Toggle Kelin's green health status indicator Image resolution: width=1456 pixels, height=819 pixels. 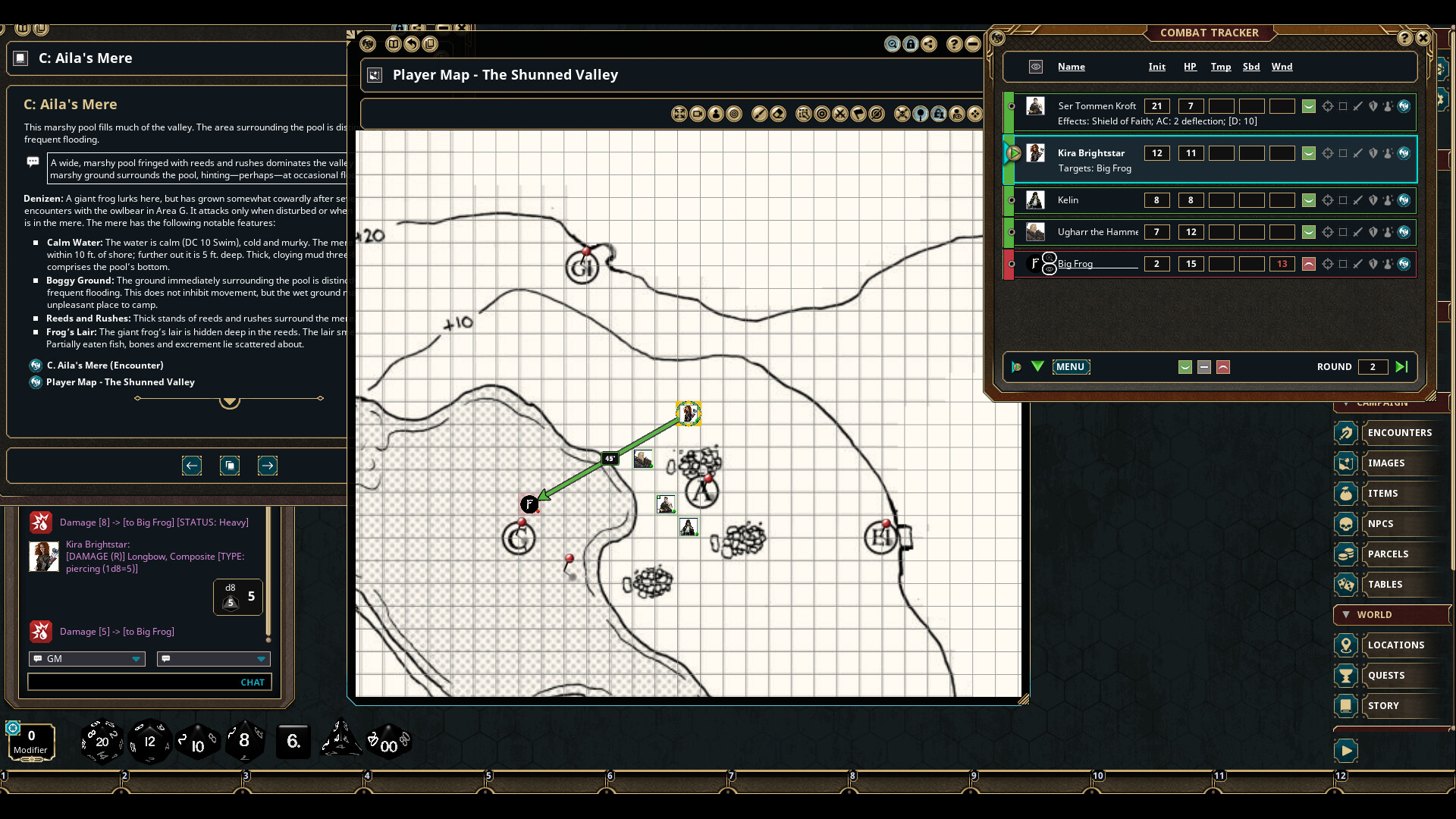(x=1309, y=200)
